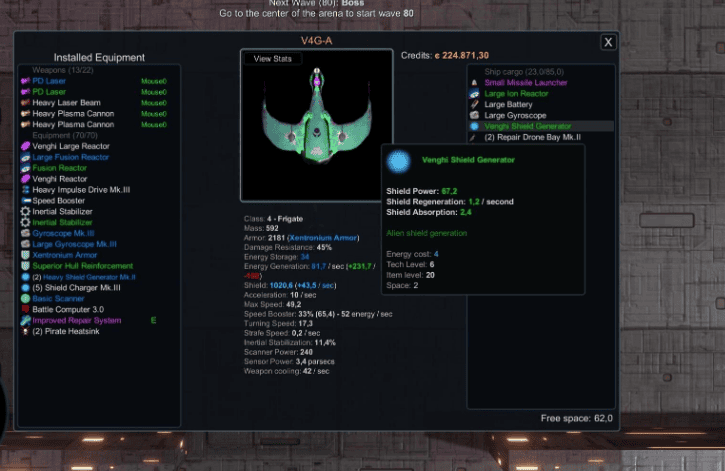Select the Venghi Large Reactor entry
The height and width of the screenshot is (471, 725).
tap(71, 146)
